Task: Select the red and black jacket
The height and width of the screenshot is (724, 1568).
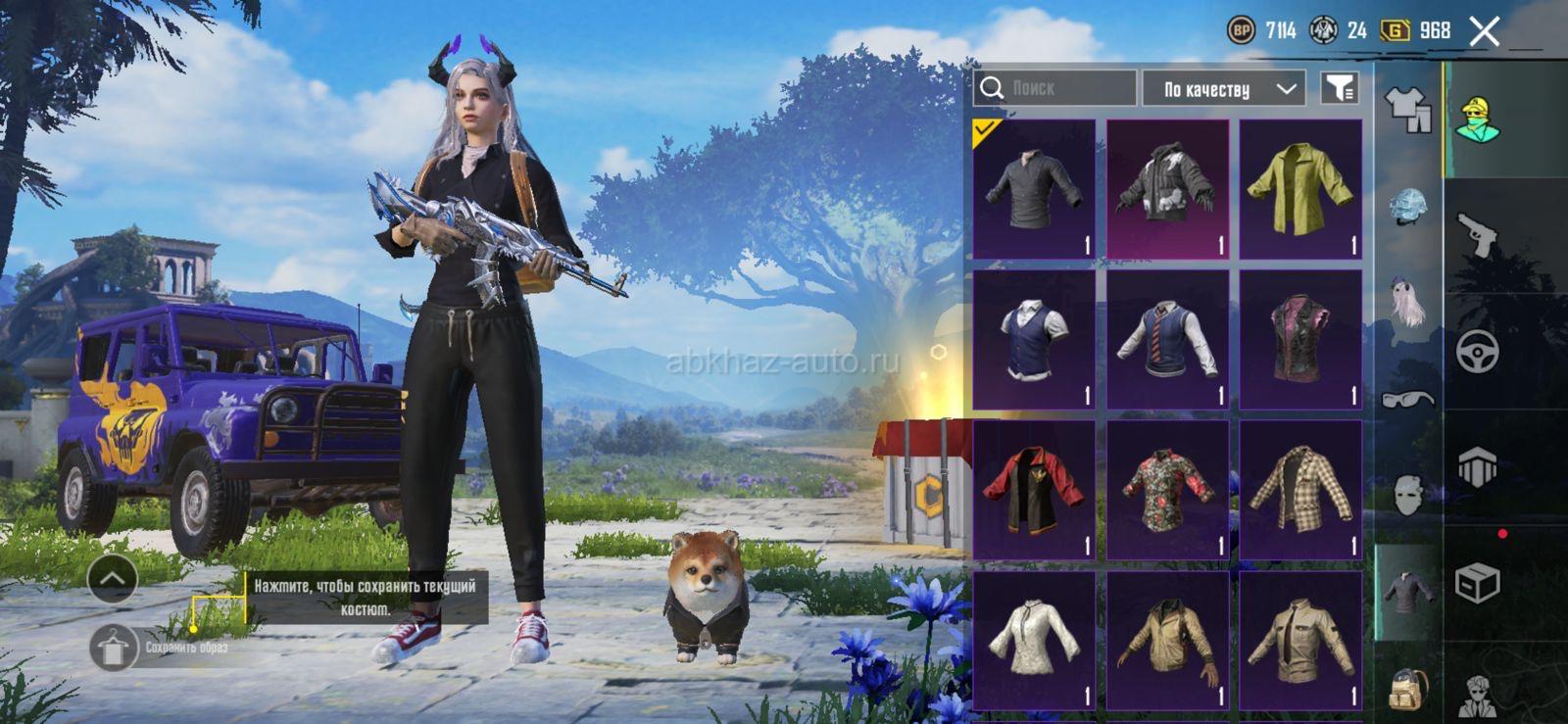Action: point(1034,490)
